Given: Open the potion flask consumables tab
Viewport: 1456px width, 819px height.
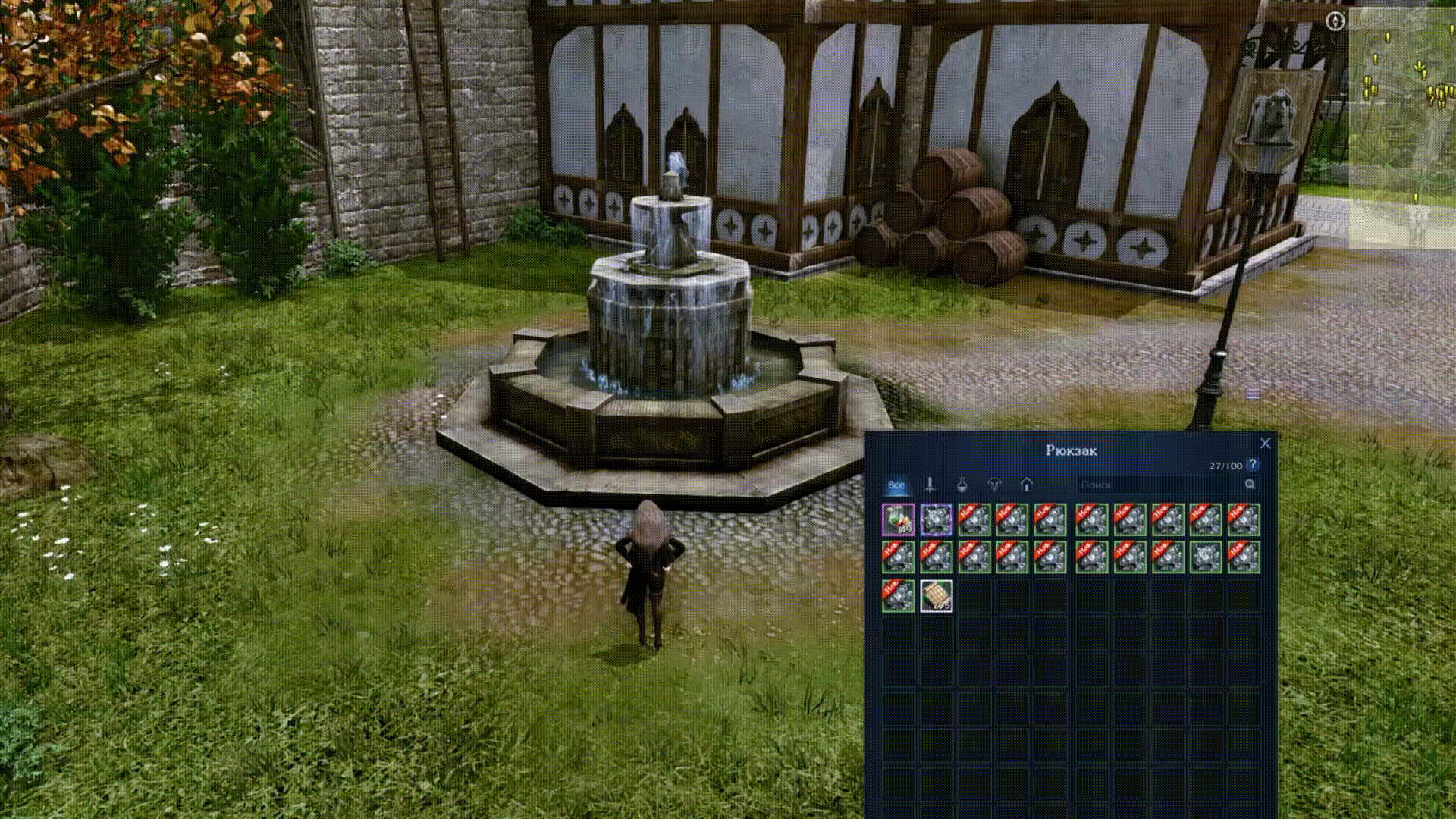Looking at the screenshot, I should [x=962, y=485].
